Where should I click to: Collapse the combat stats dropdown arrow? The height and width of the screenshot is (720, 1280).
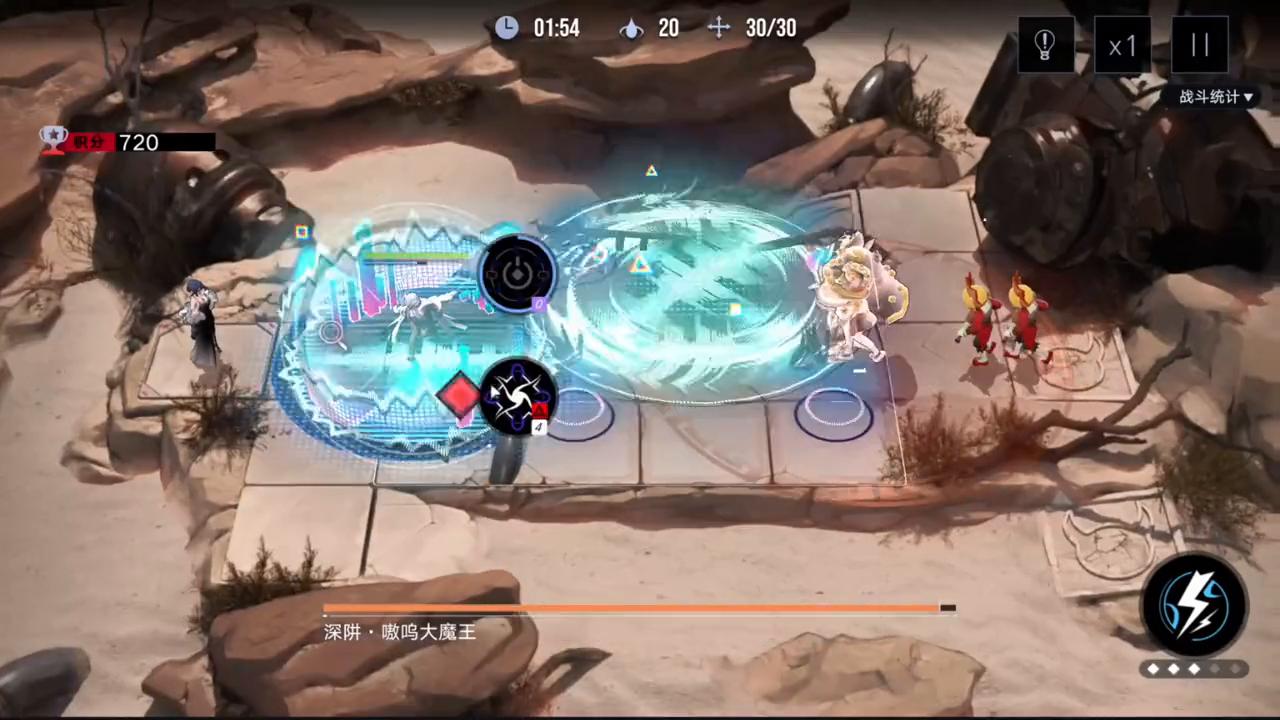[x=1249, y=97]
